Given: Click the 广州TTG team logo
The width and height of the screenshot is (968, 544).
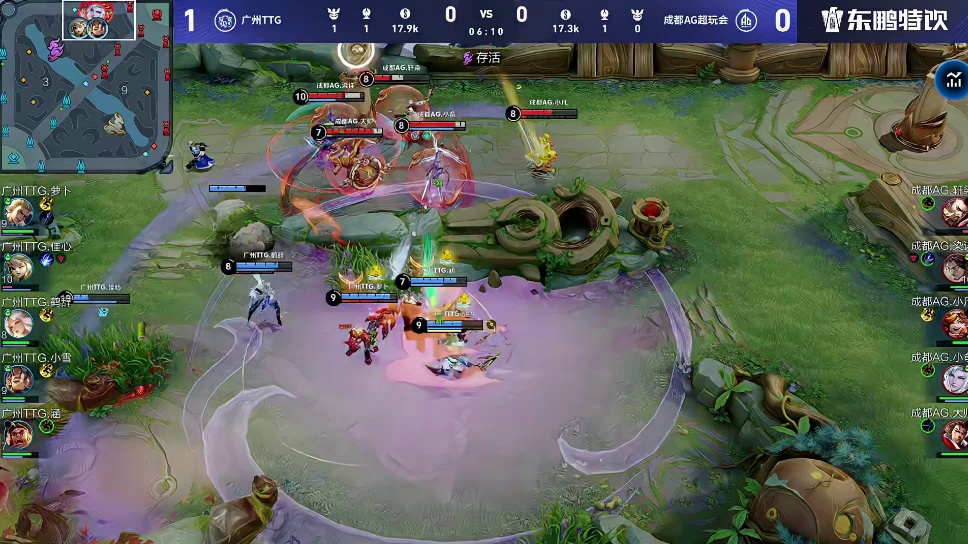Looking at the screenshot, I should click(225, 20).
